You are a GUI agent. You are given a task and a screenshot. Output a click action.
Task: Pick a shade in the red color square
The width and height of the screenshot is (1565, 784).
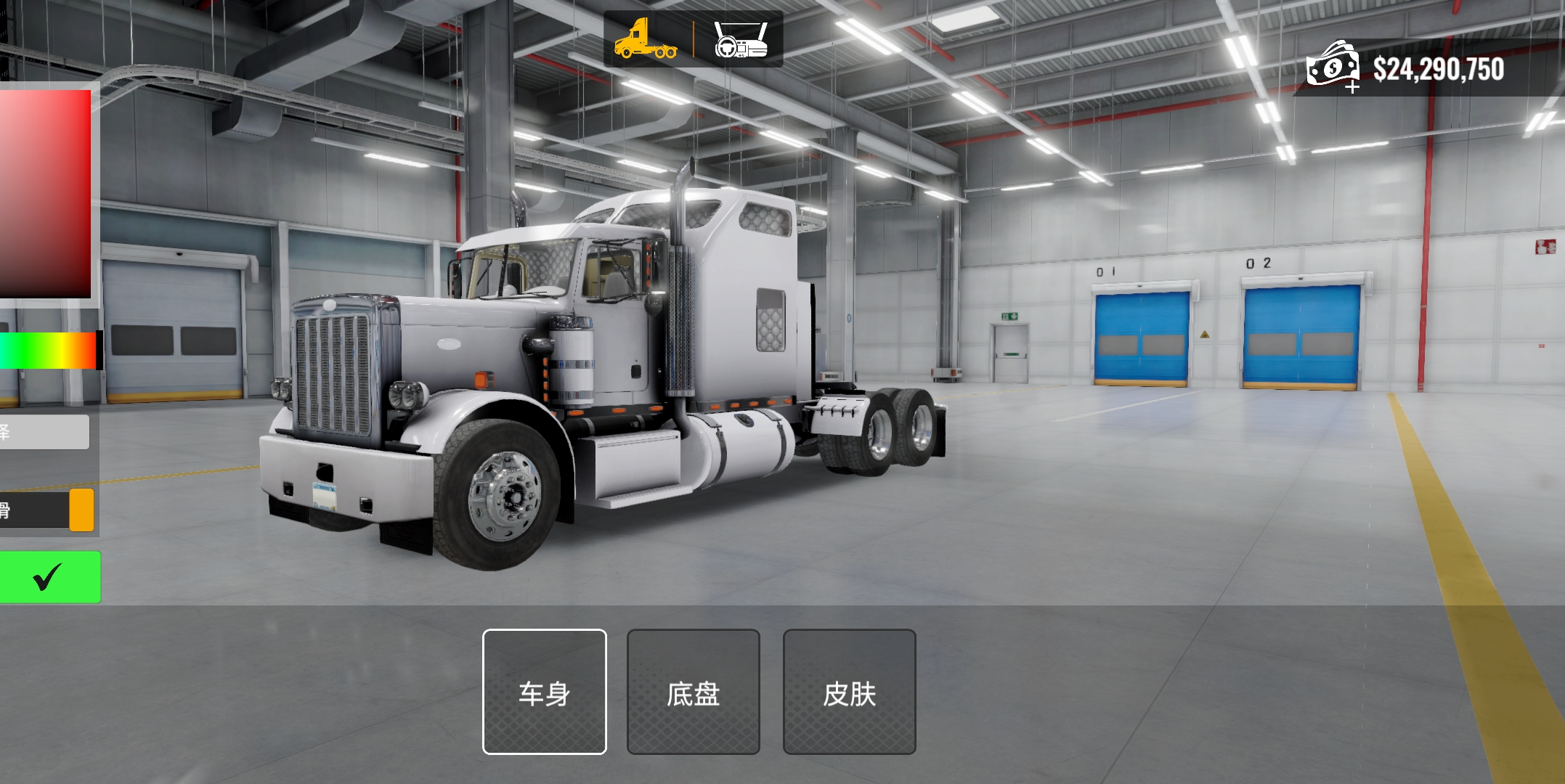pyautogui.click(x=44, y=193)
